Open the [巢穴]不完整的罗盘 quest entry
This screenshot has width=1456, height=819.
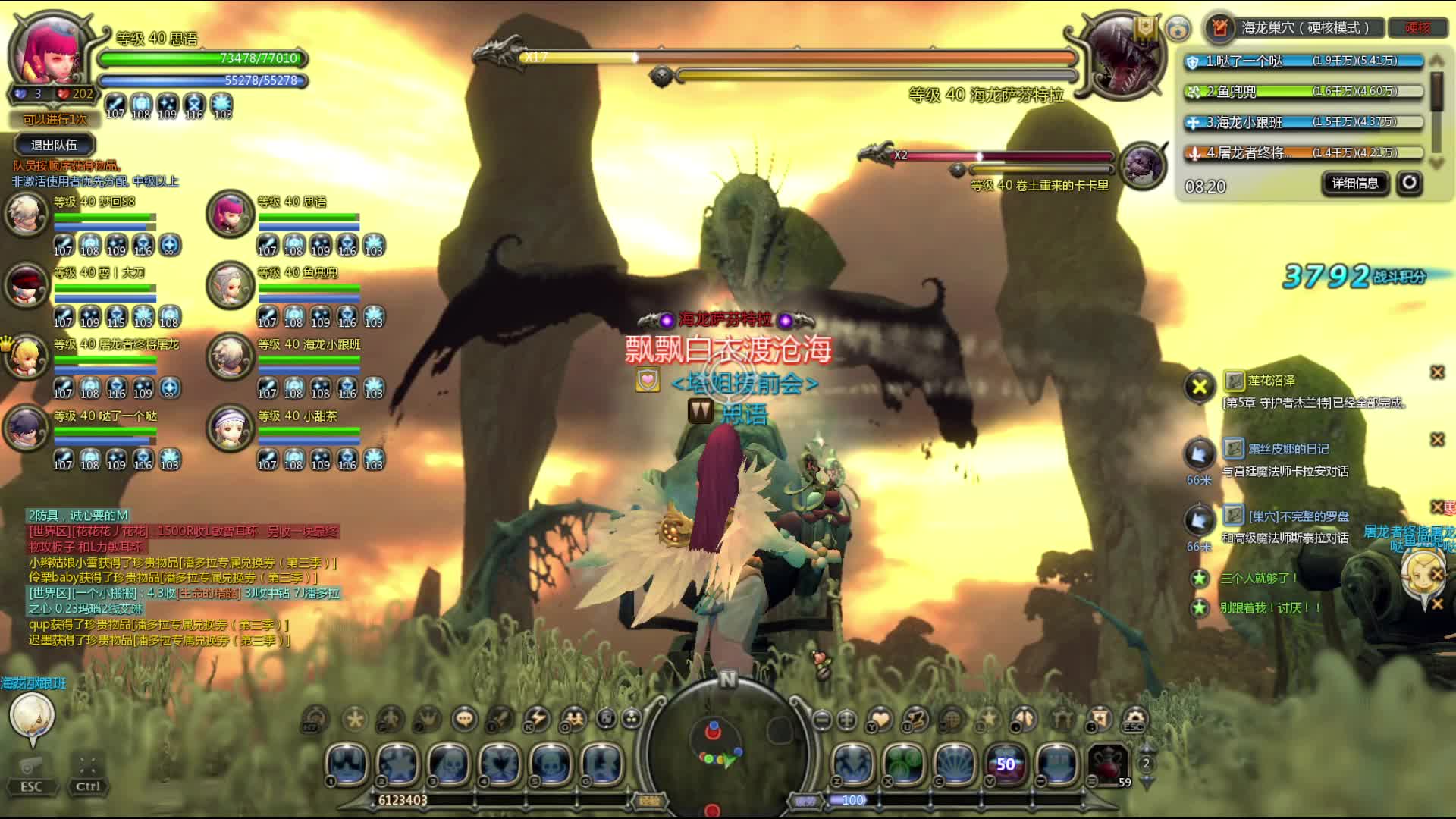[1298, 516]
